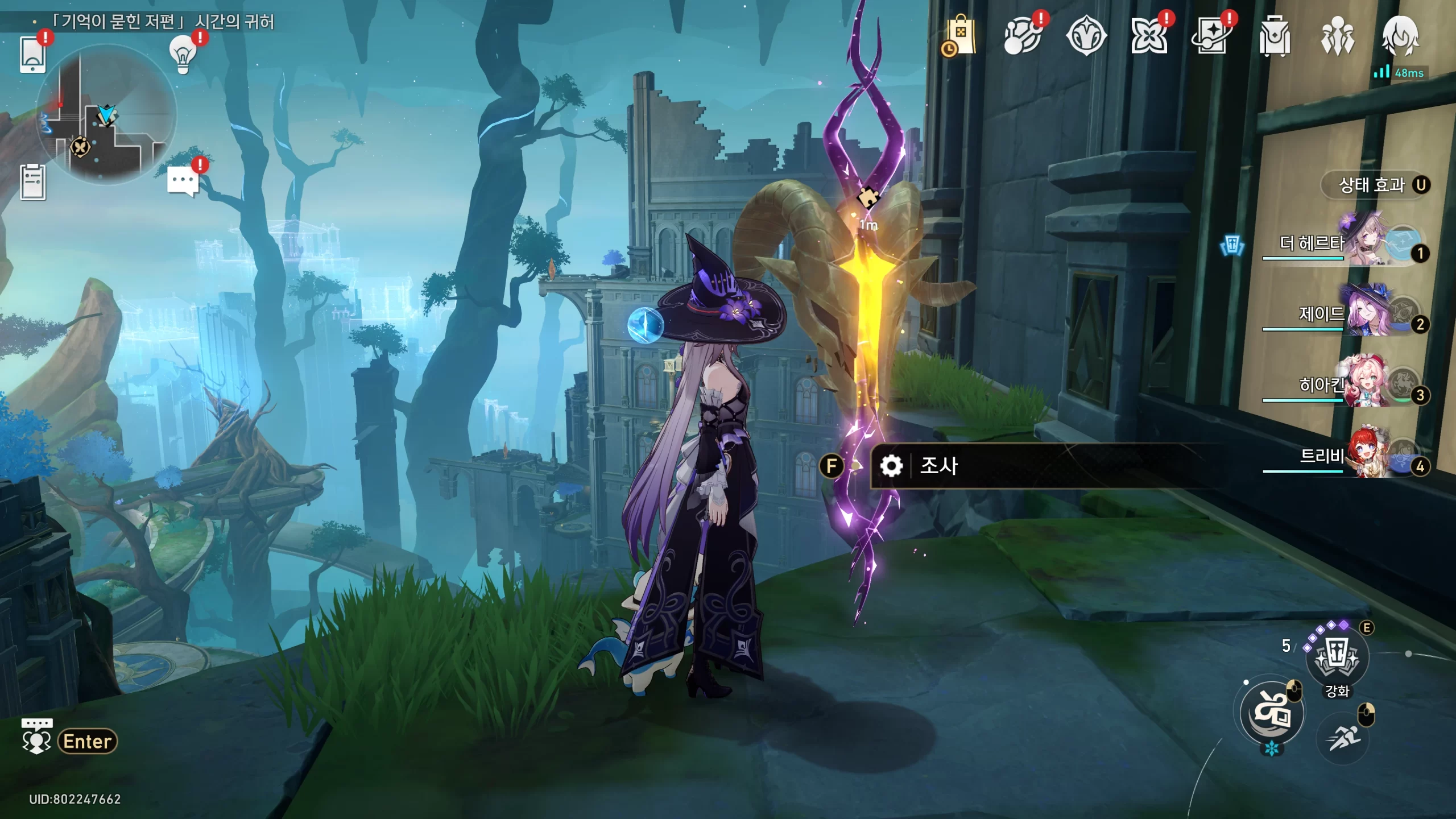Toggle the sprint running icon
Screen dimensions: 1456x819
coord(1343,738)
